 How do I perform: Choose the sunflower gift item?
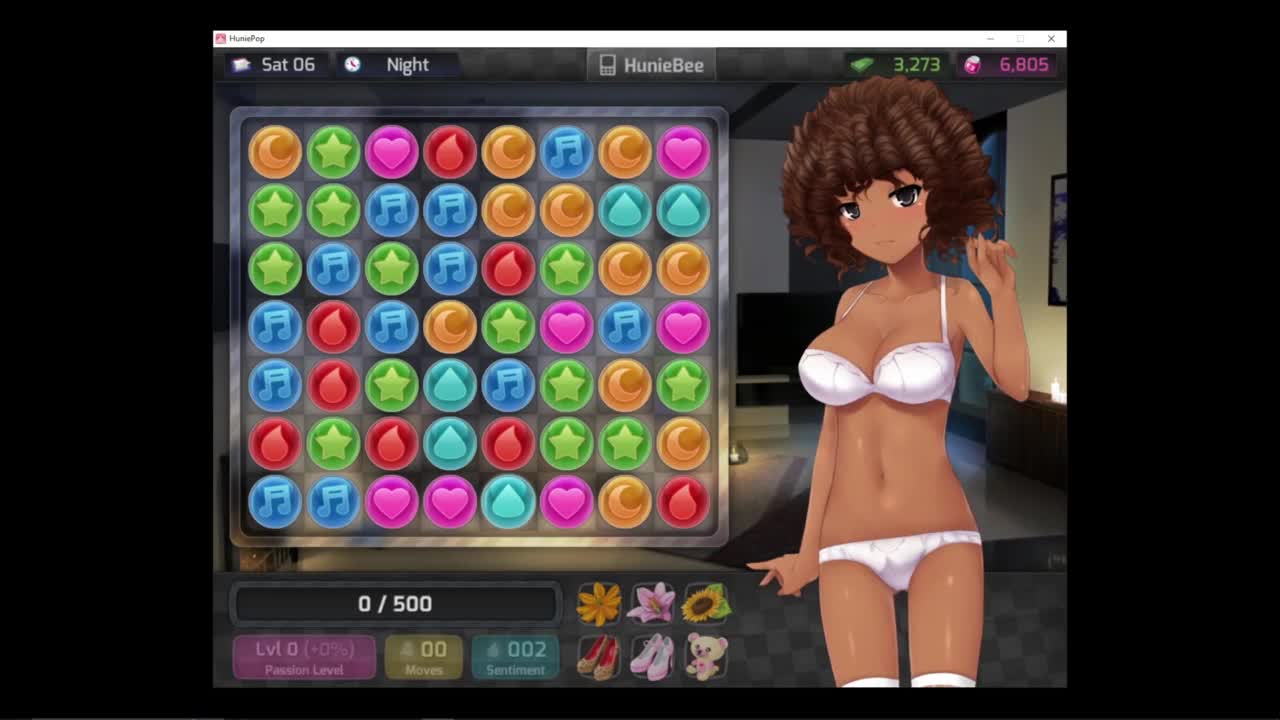click(x=705, y=604)
